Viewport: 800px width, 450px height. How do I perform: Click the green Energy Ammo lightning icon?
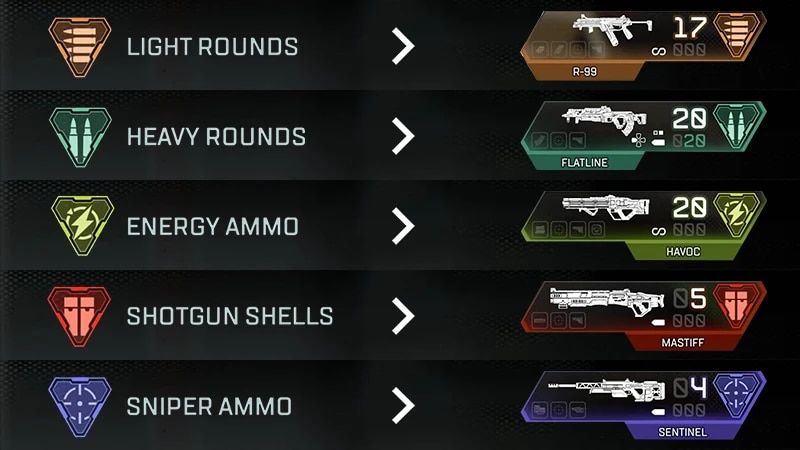[80, 225]
